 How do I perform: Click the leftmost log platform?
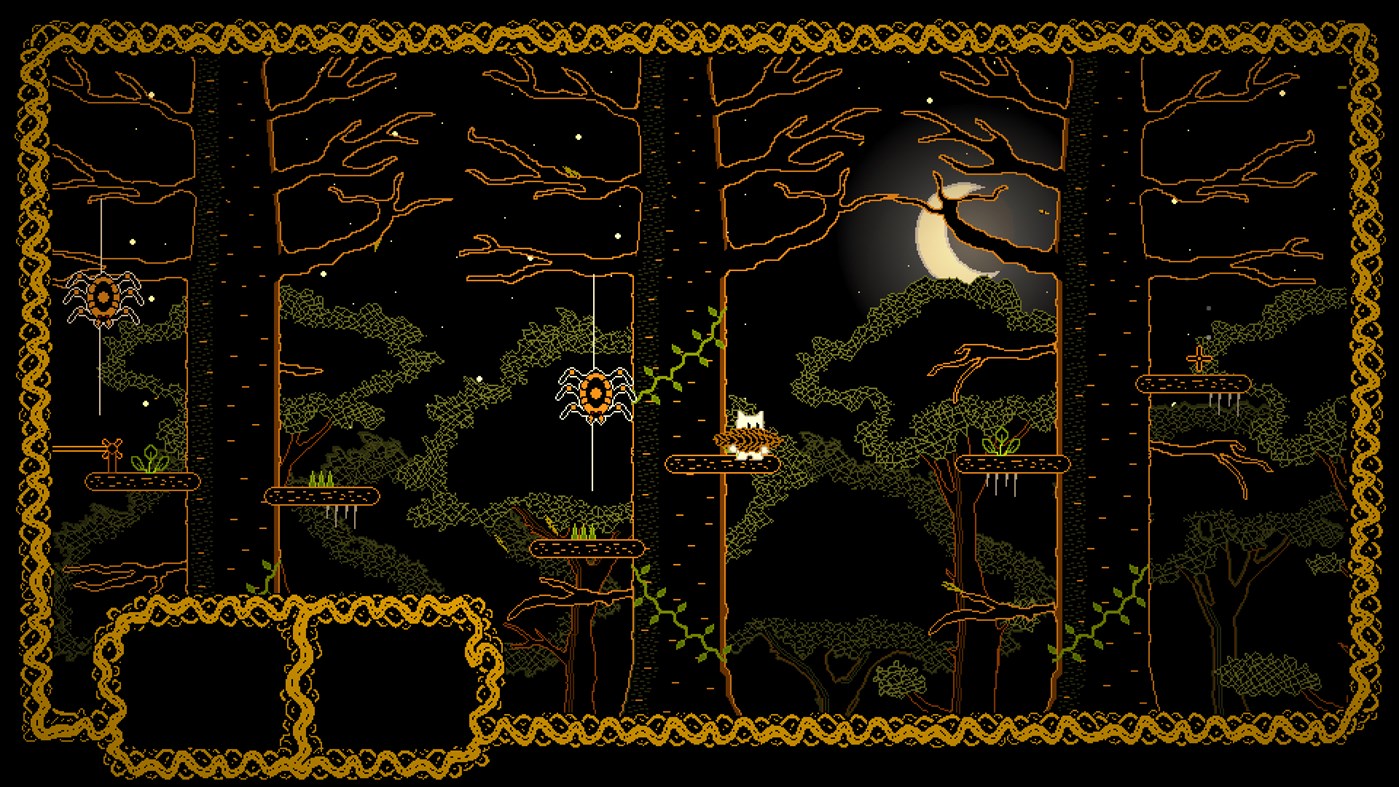[x=140, y=483]
